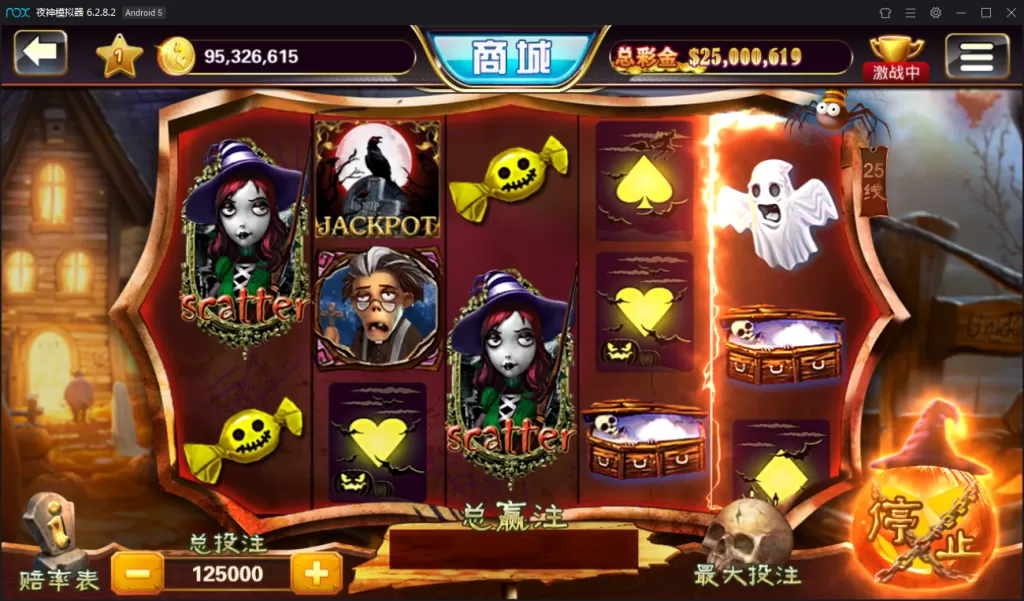
Task: Open the 商城 shop
Action: 511,58
